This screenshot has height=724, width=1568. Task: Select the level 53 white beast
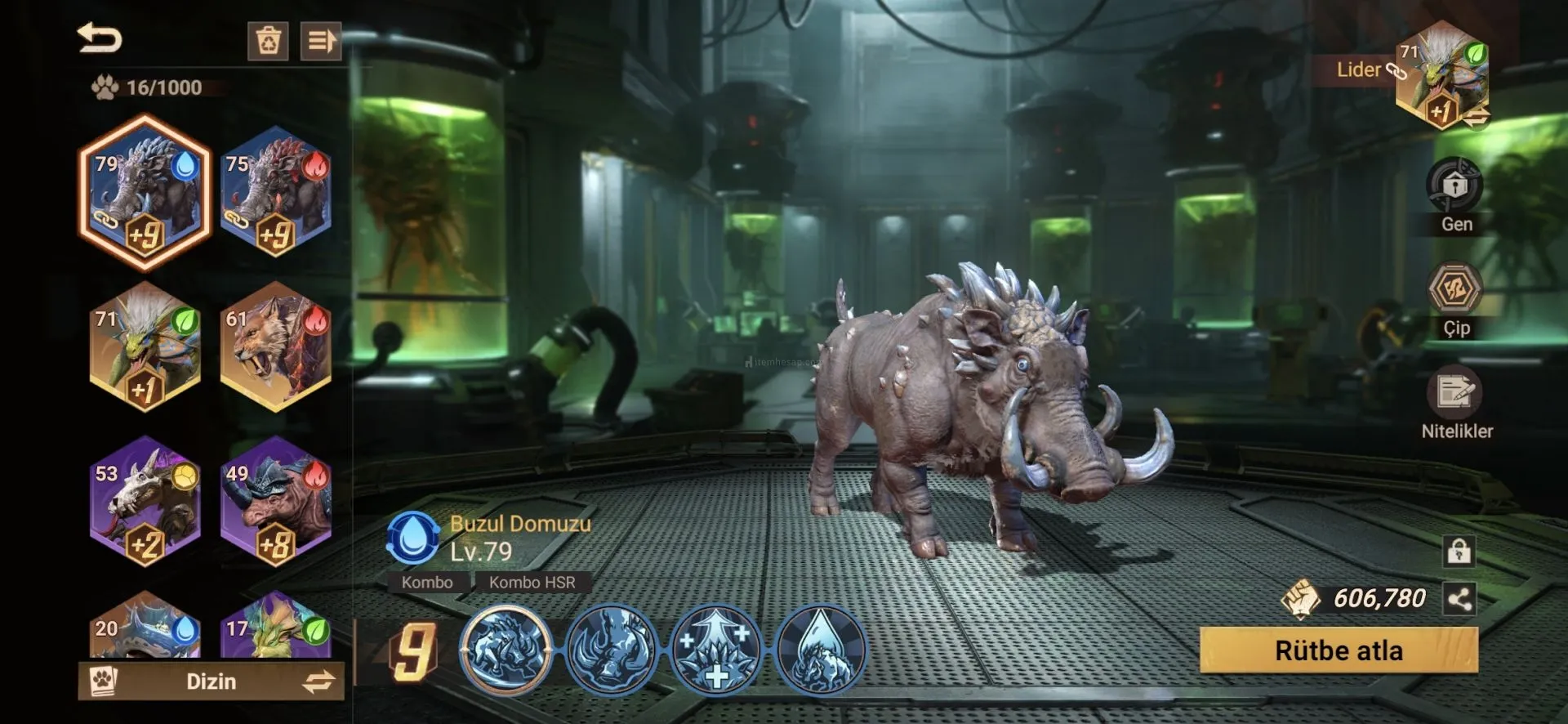[x=145, y=502]
